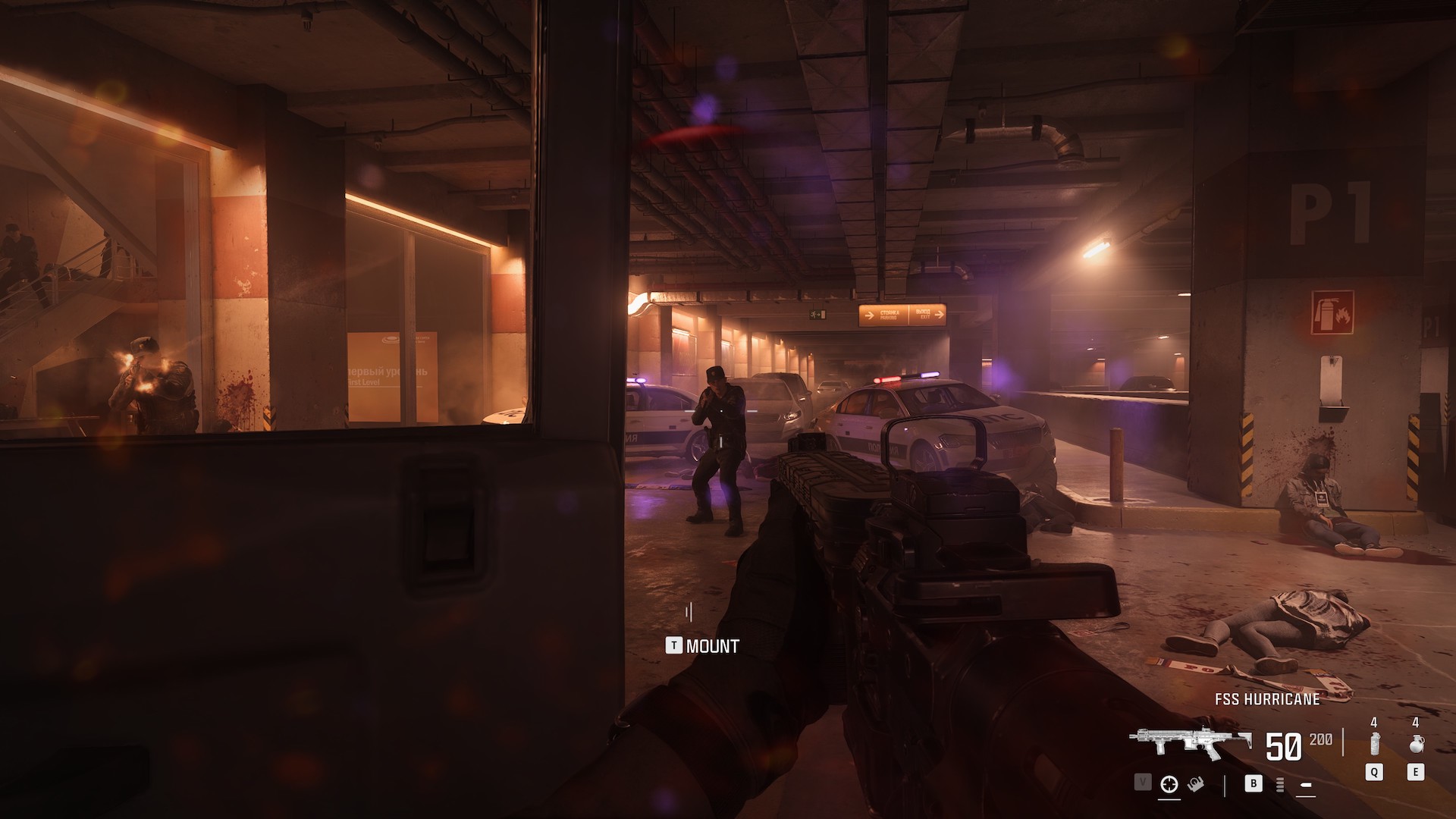Click the crosshair sight mode icon
The width and height of the screenshot is (1456, 819).
coord(1169,784)
